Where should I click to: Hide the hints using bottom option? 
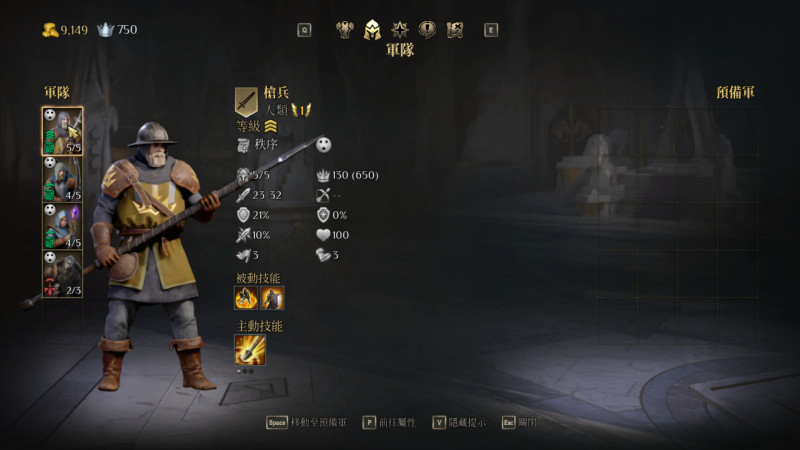pyautogui.click(x=466, y=423)
